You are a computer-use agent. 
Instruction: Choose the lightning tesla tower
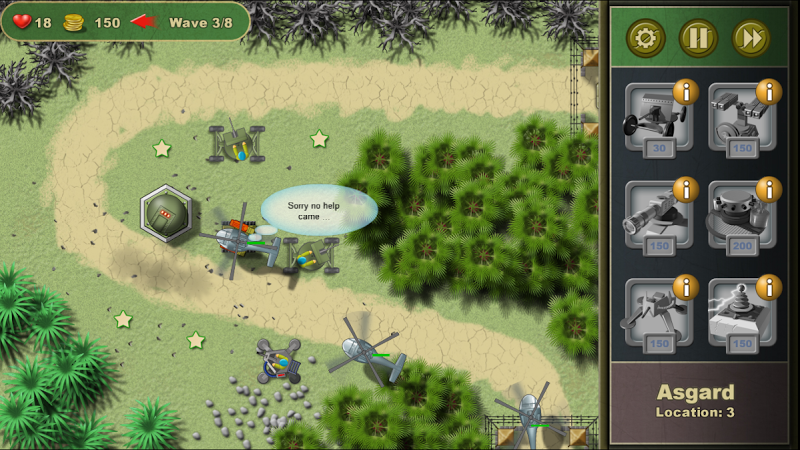(740, 315)
